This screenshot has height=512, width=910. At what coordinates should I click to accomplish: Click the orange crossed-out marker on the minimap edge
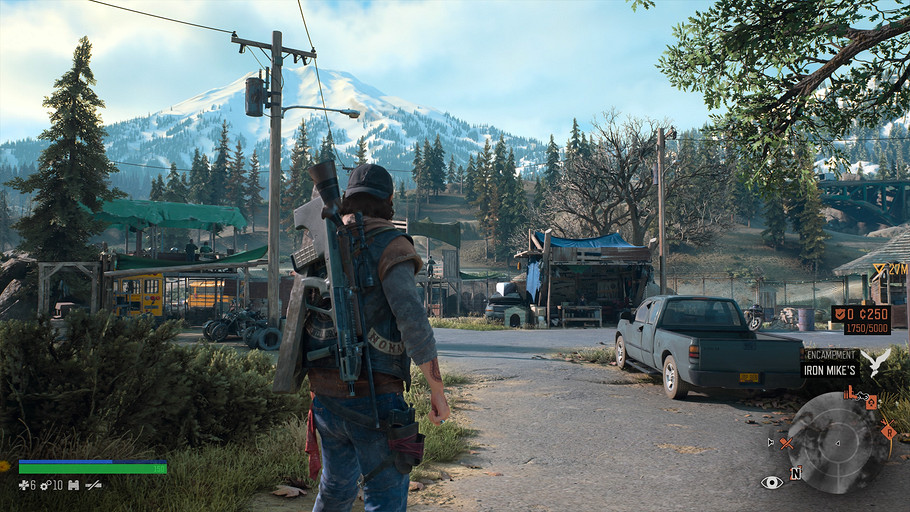point(786,442)
